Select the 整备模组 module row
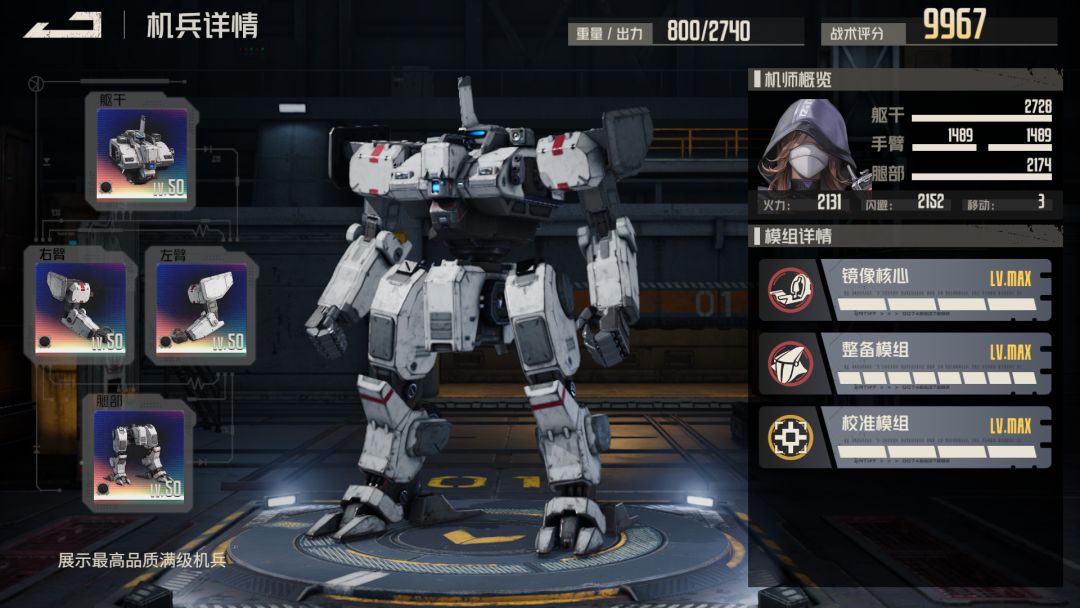The width and height of the screenshot is (1080, 608). tap(905, 364)
